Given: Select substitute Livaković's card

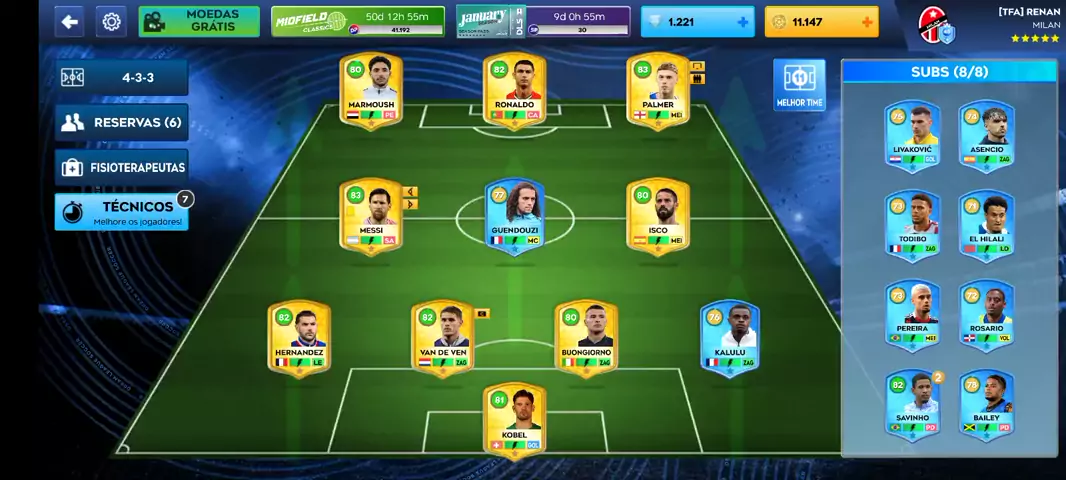Looking at the screenshot, I should (x=912, y=133).
